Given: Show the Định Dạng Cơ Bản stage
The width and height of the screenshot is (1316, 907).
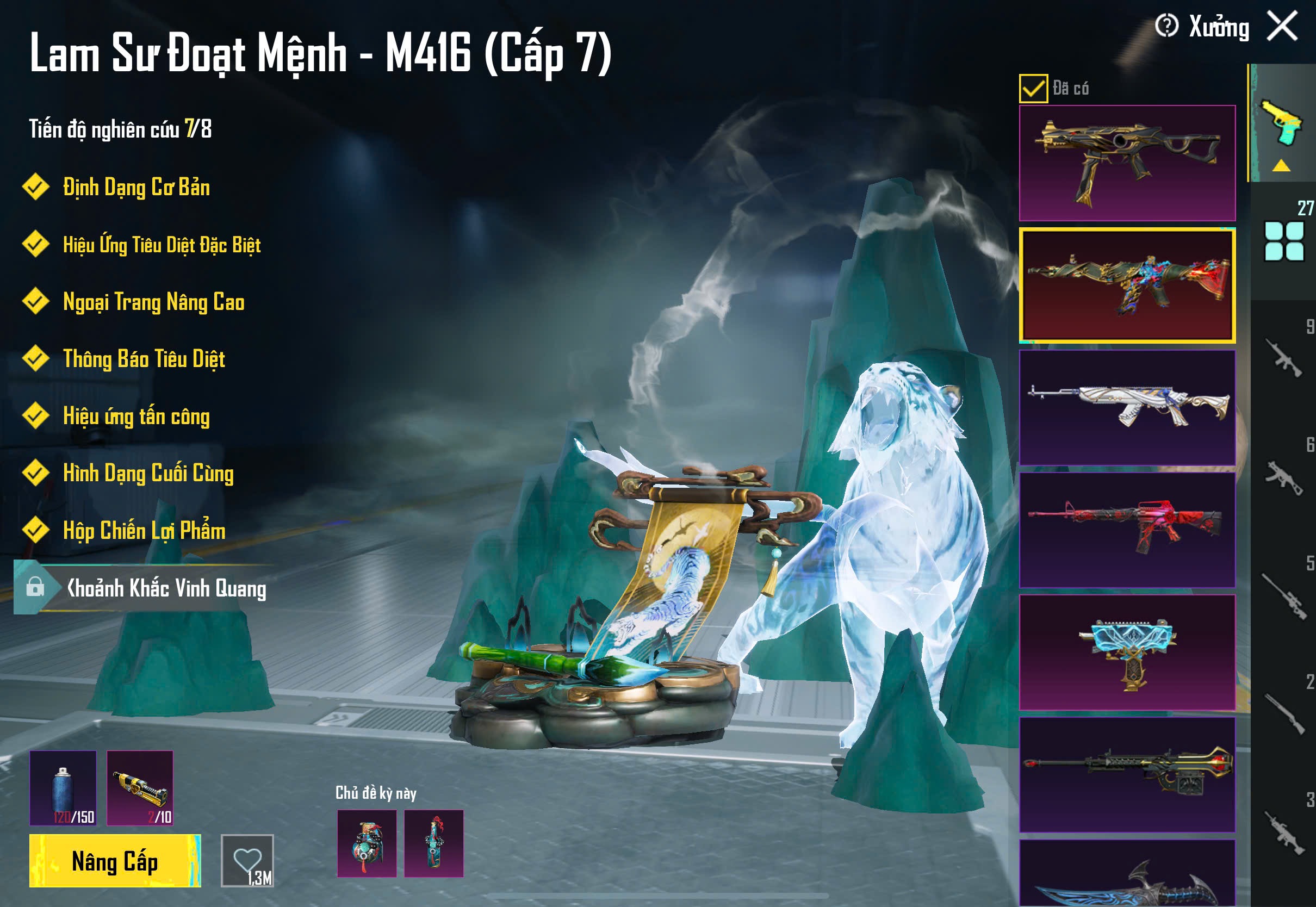Looking at the screenshot, I should pos(136,187).
